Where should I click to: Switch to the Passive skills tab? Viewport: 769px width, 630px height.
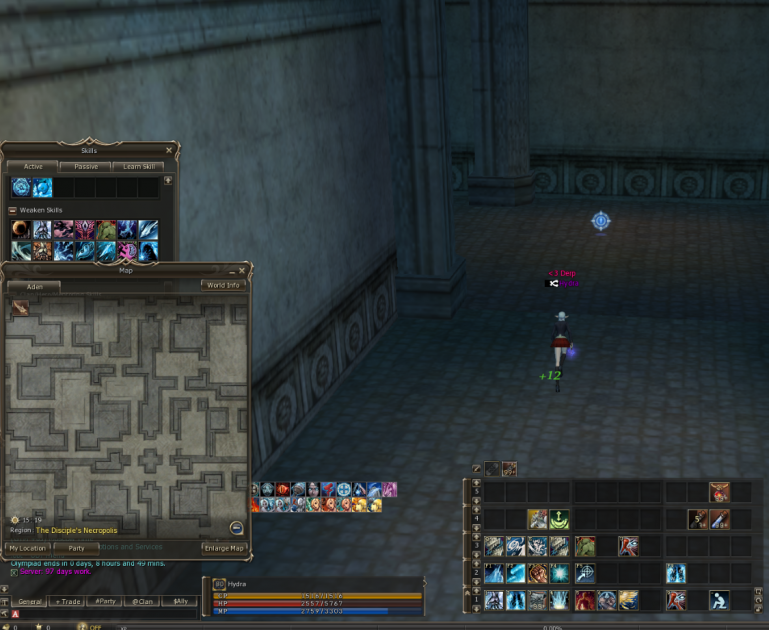tap(84, 167)
